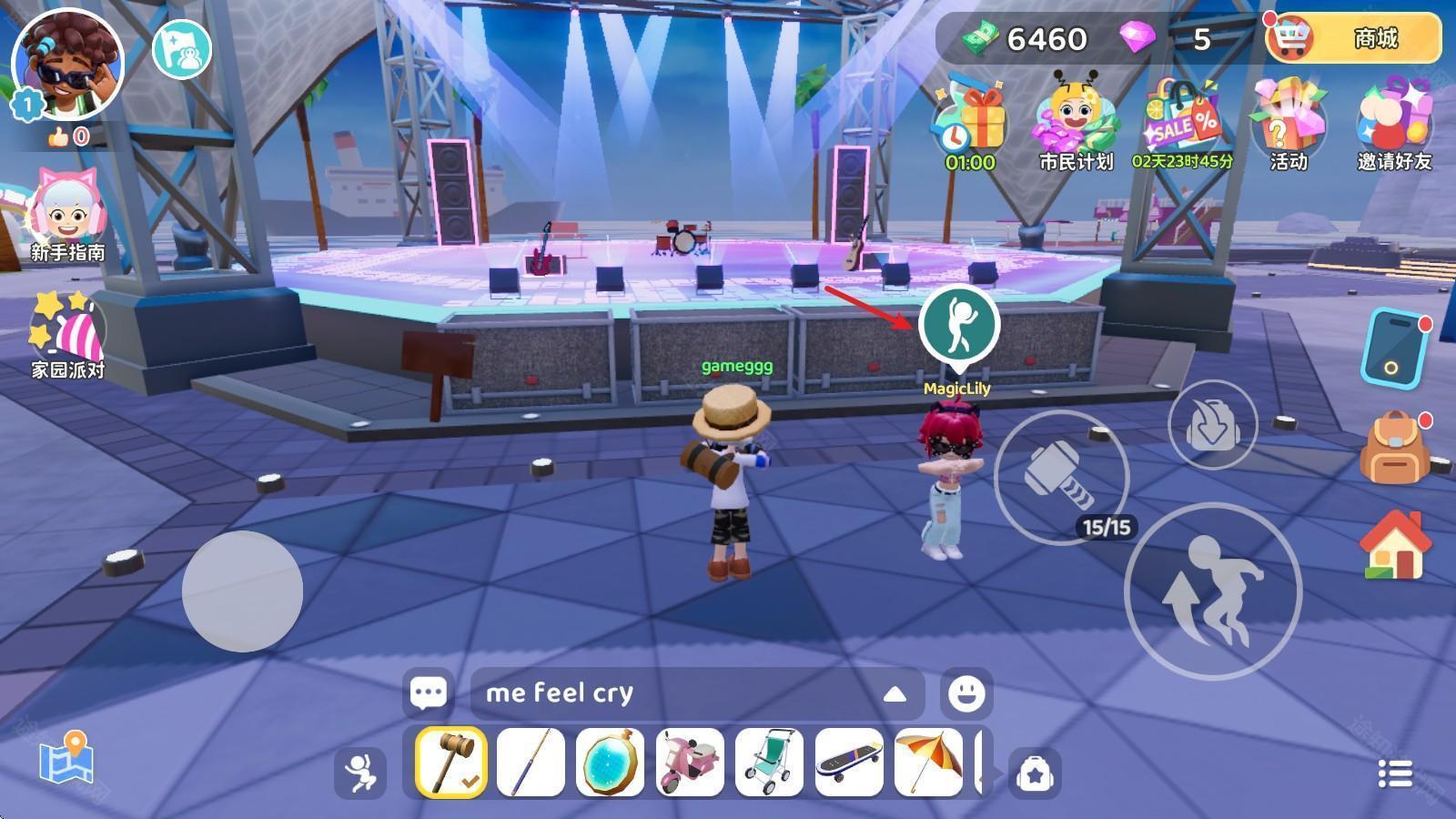Open the backpack inventory
This screenshot has height=819, width=1456.
point(1393,447)
